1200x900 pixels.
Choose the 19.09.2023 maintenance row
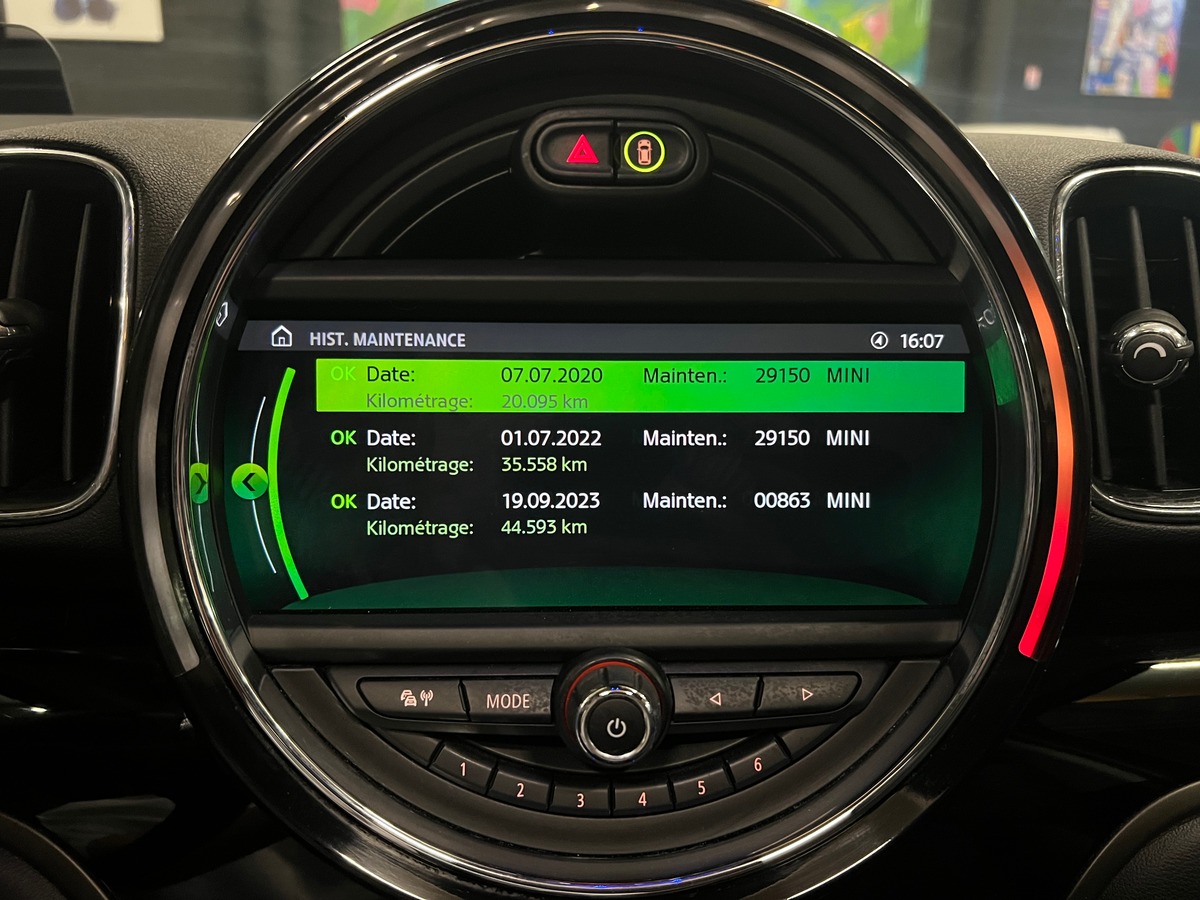click(640, 513)
